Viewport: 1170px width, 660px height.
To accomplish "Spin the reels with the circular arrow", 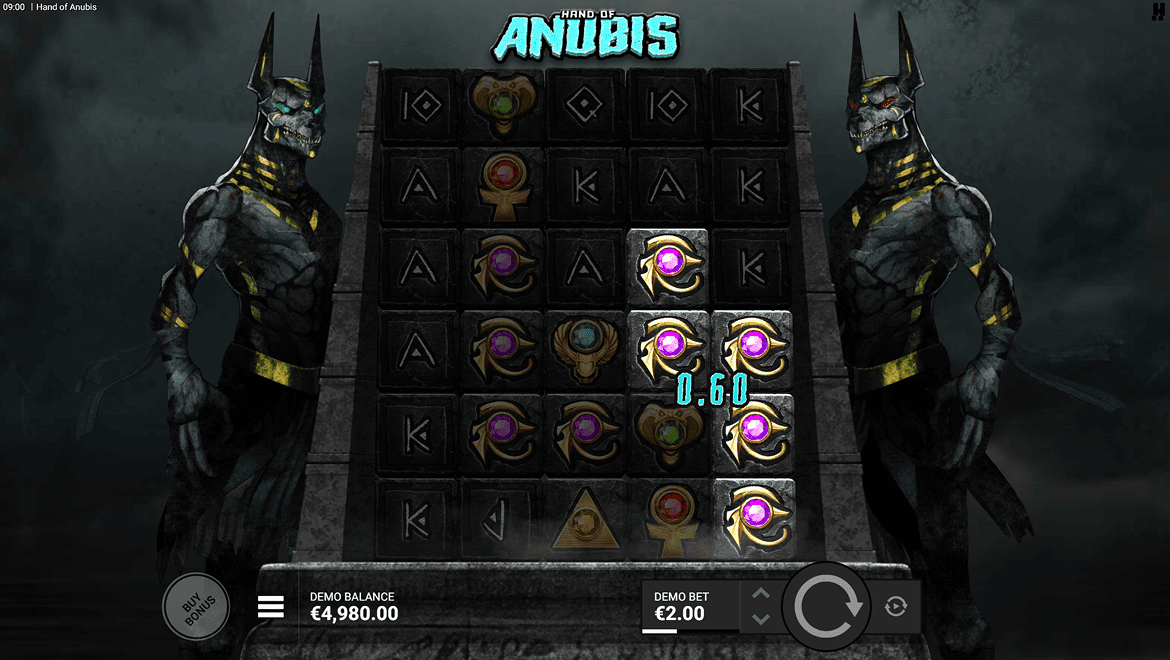I will pyautogui.click(x=827, y=607).
